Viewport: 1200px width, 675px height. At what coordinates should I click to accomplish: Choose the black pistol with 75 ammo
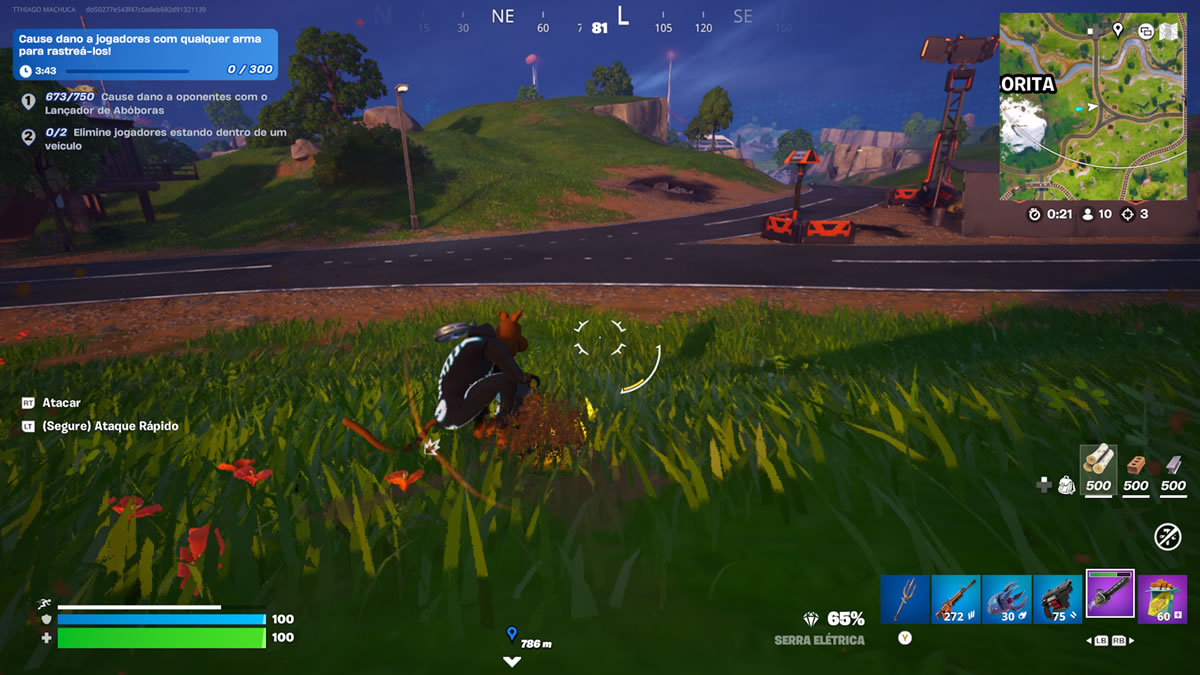pyautogui.click(x=1058, y=599)
